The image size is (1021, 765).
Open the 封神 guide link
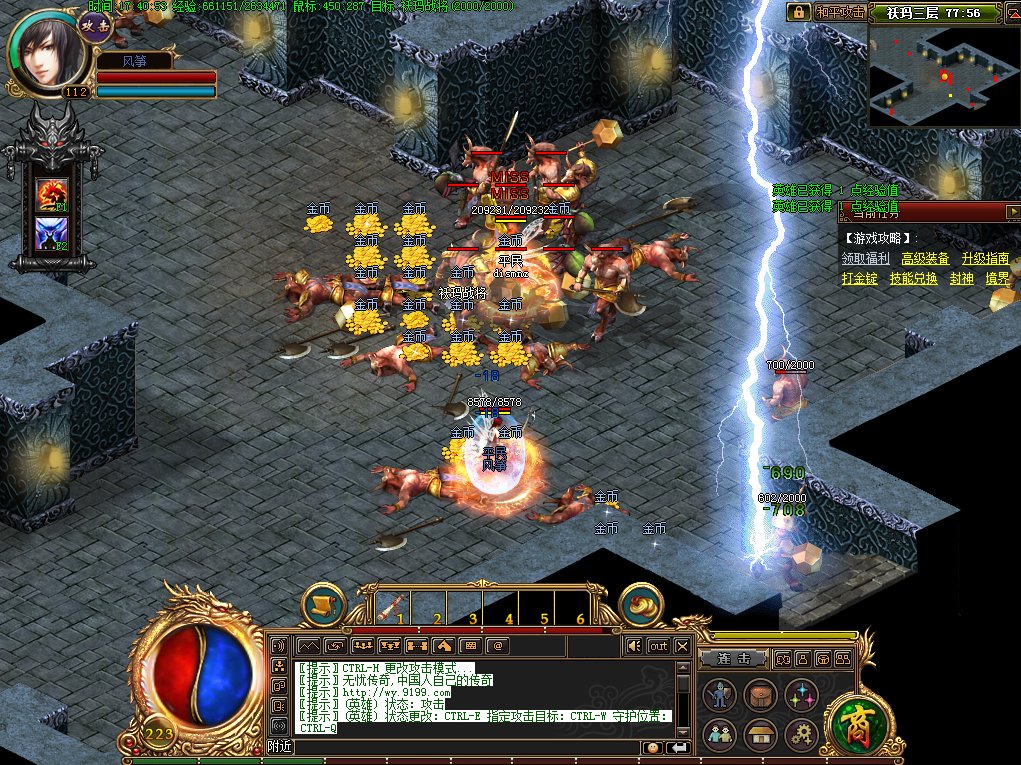coord(961,279)
